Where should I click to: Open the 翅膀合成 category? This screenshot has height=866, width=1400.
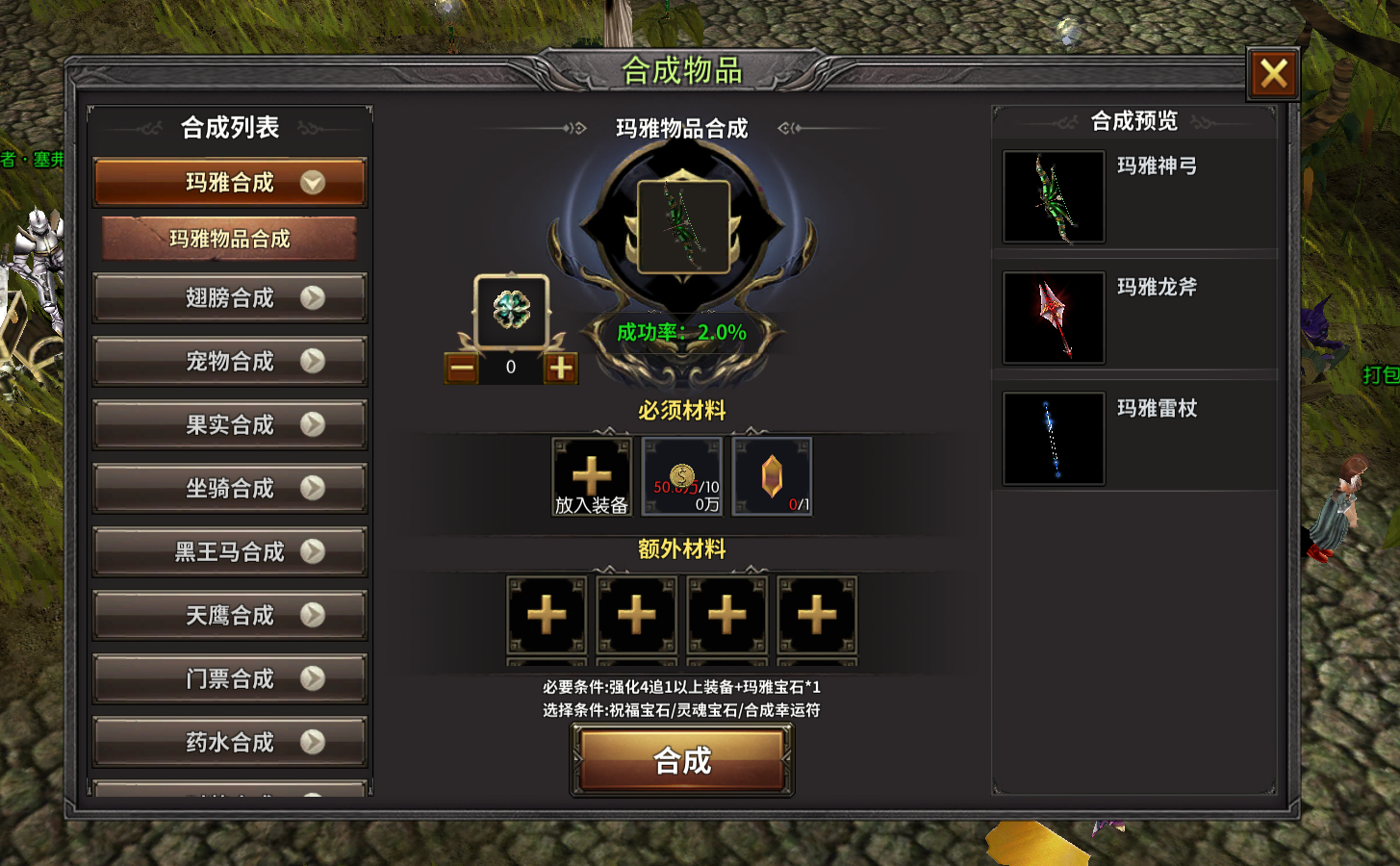click(x=230, y=298)
